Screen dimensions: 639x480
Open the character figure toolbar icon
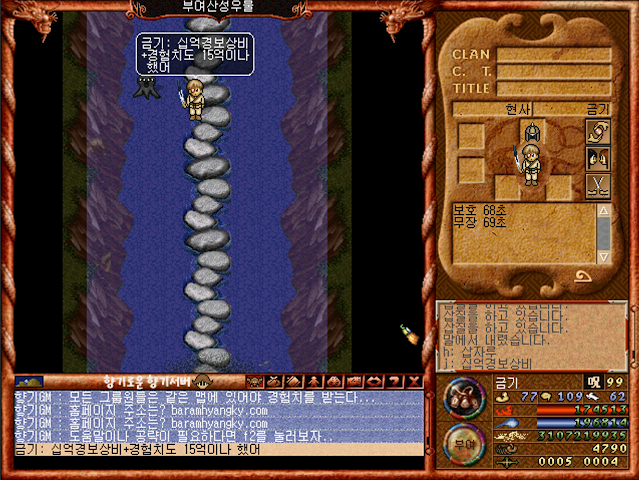pos(314,382)
